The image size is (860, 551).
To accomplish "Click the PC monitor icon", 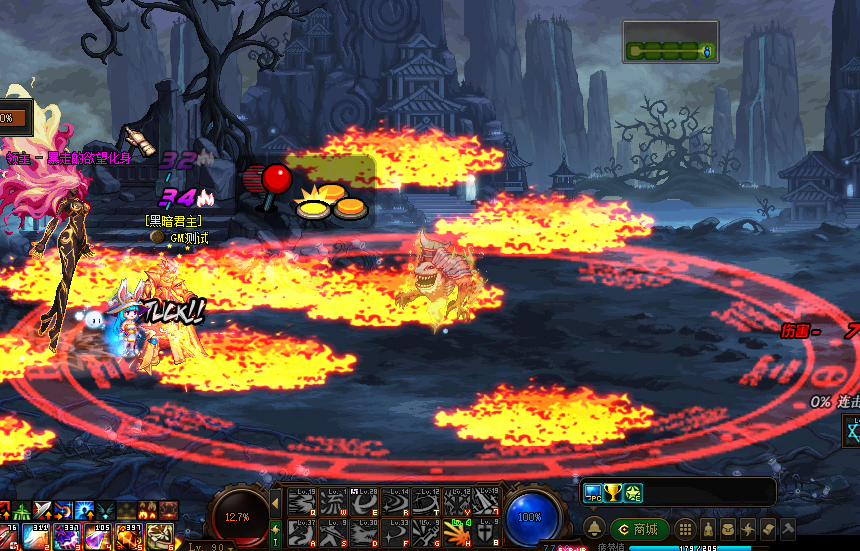I will coord(592,492).
